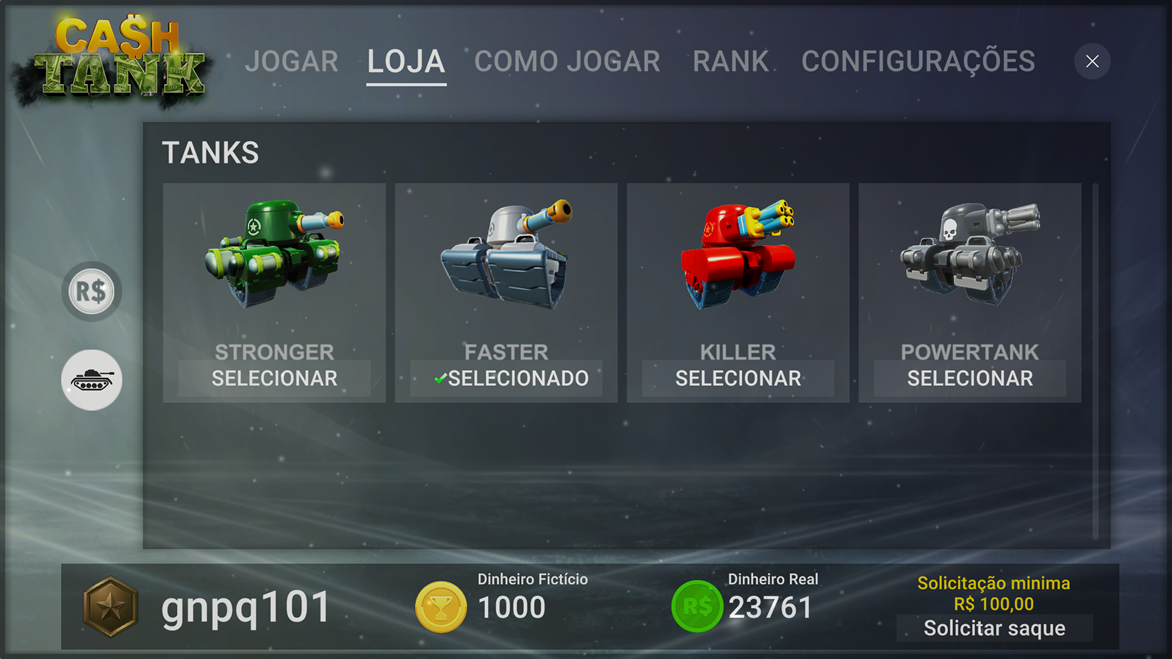
Task: Open the RANK tab
Action: (x=730, y=62)
